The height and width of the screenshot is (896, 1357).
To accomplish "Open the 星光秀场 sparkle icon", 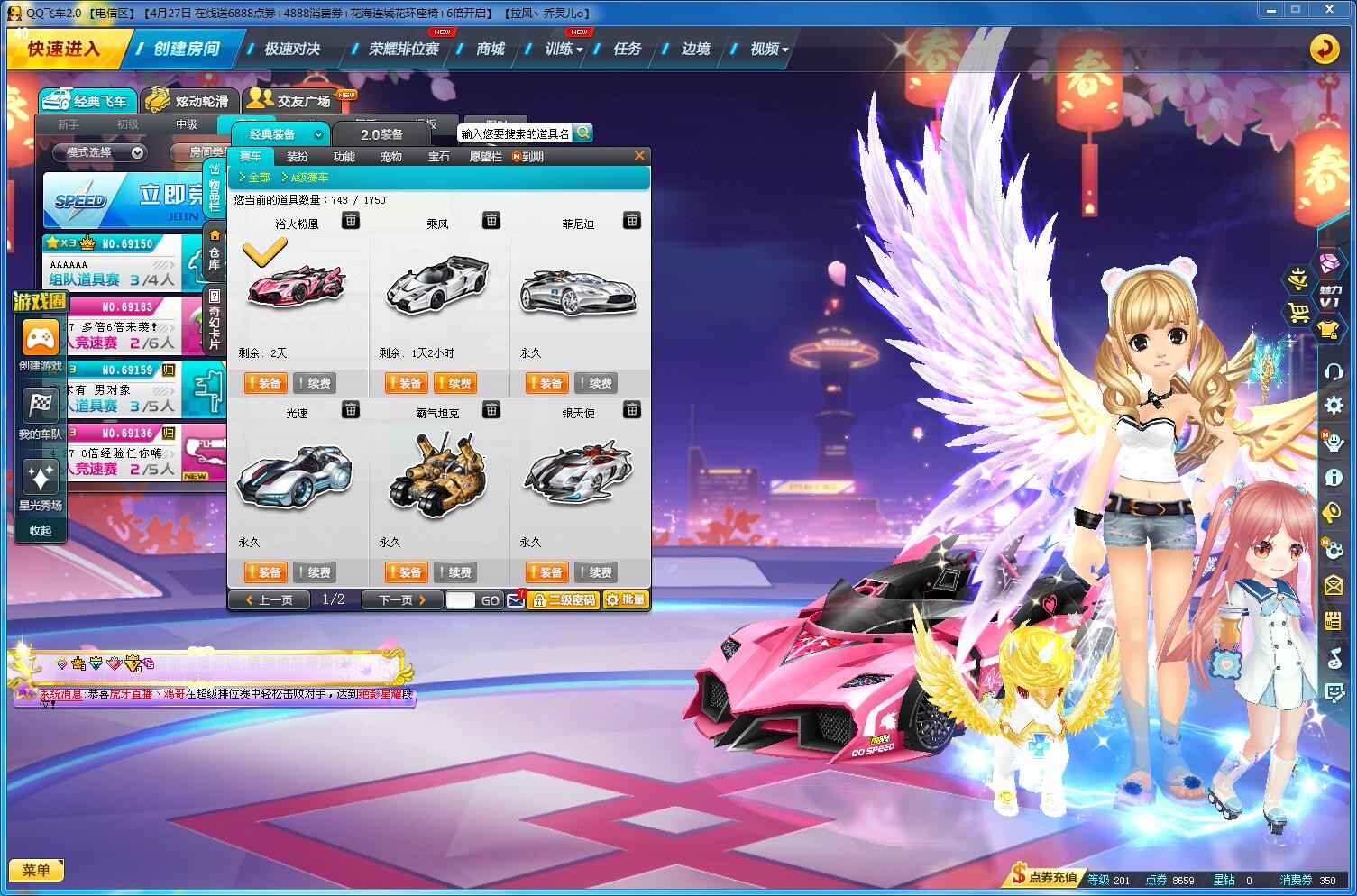I will (40, 476).
